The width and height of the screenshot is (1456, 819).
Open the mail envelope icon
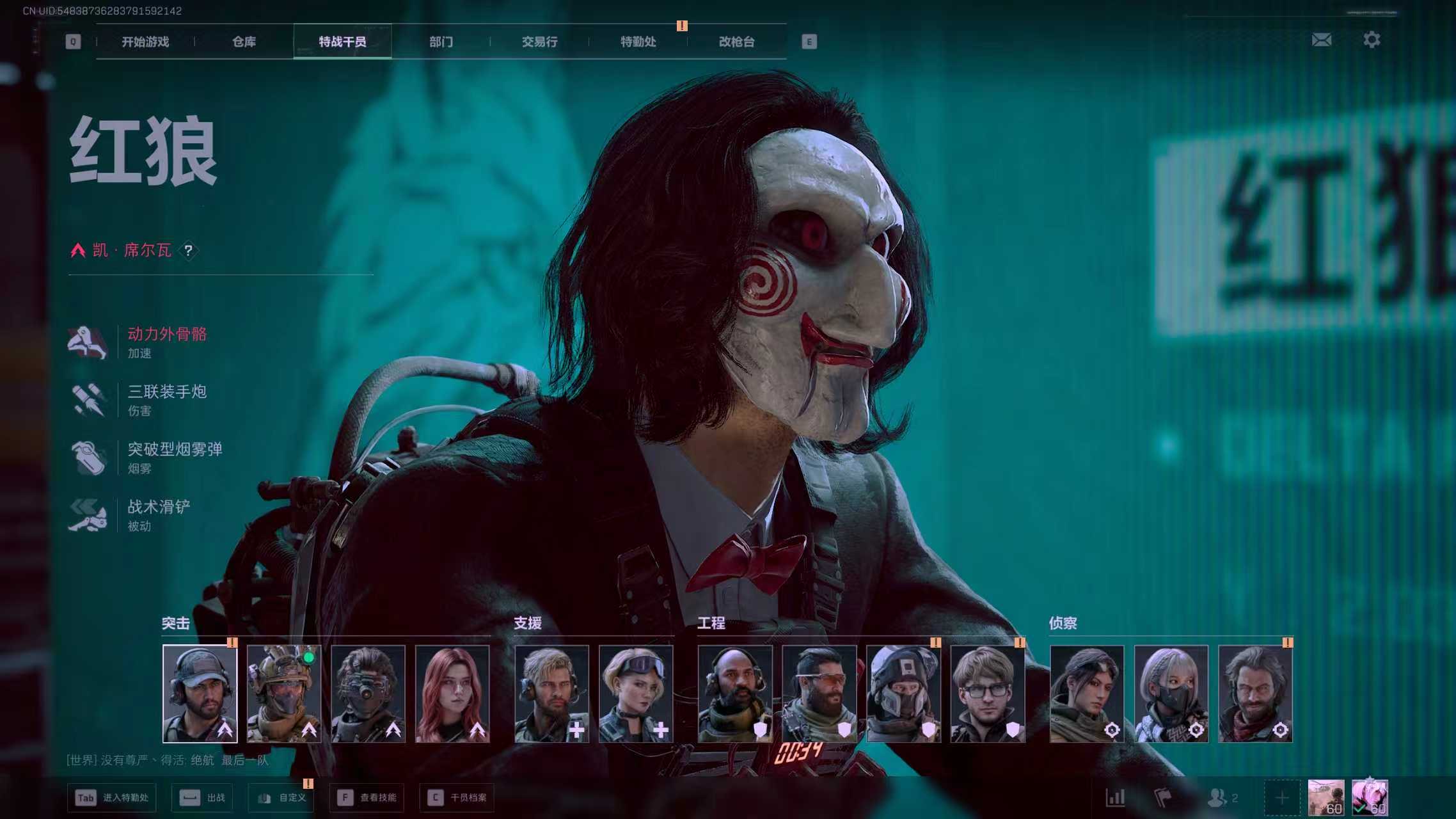click(1321, 40)
